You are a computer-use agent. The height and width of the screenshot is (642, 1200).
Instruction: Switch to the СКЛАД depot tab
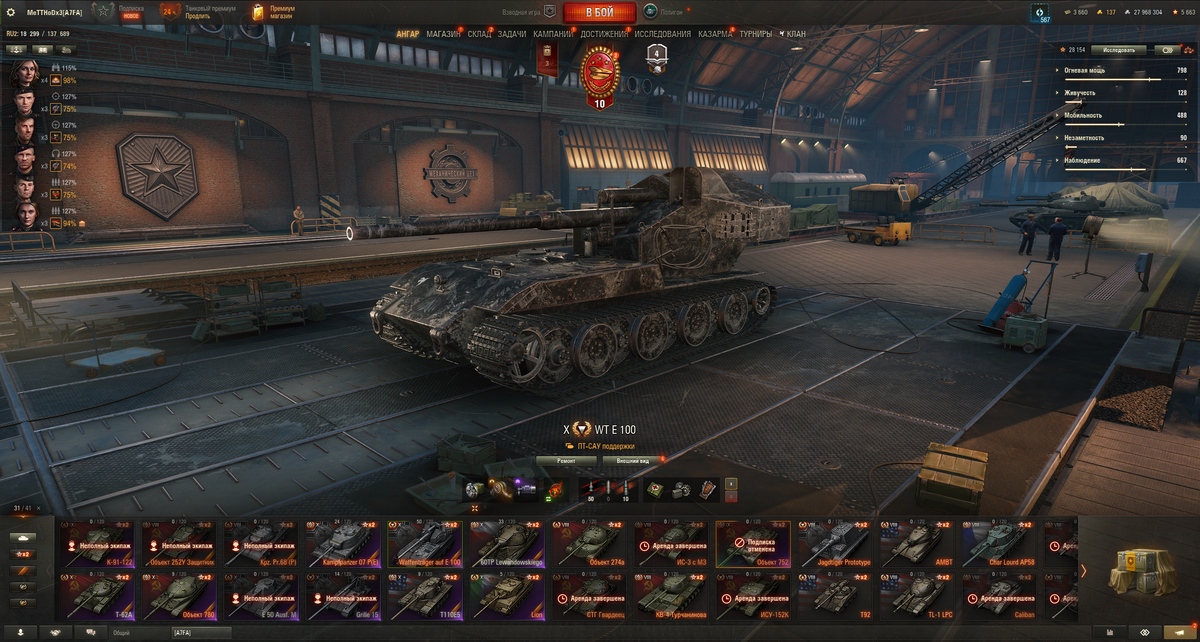pos(479,34)
